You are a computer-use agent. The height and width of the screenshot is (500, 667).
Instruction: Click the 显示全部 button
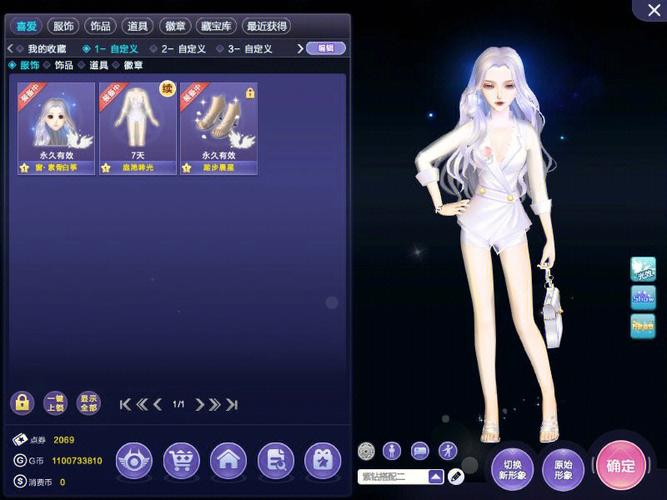click(88, 403)
